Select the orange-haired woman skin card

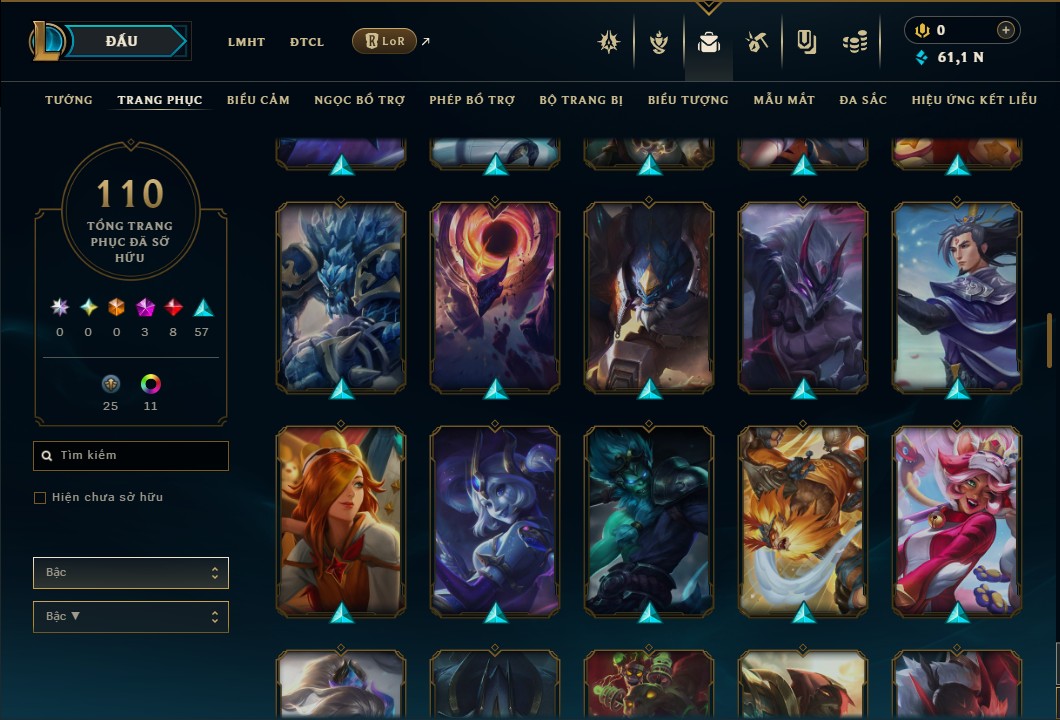click(x=341, y=520)
